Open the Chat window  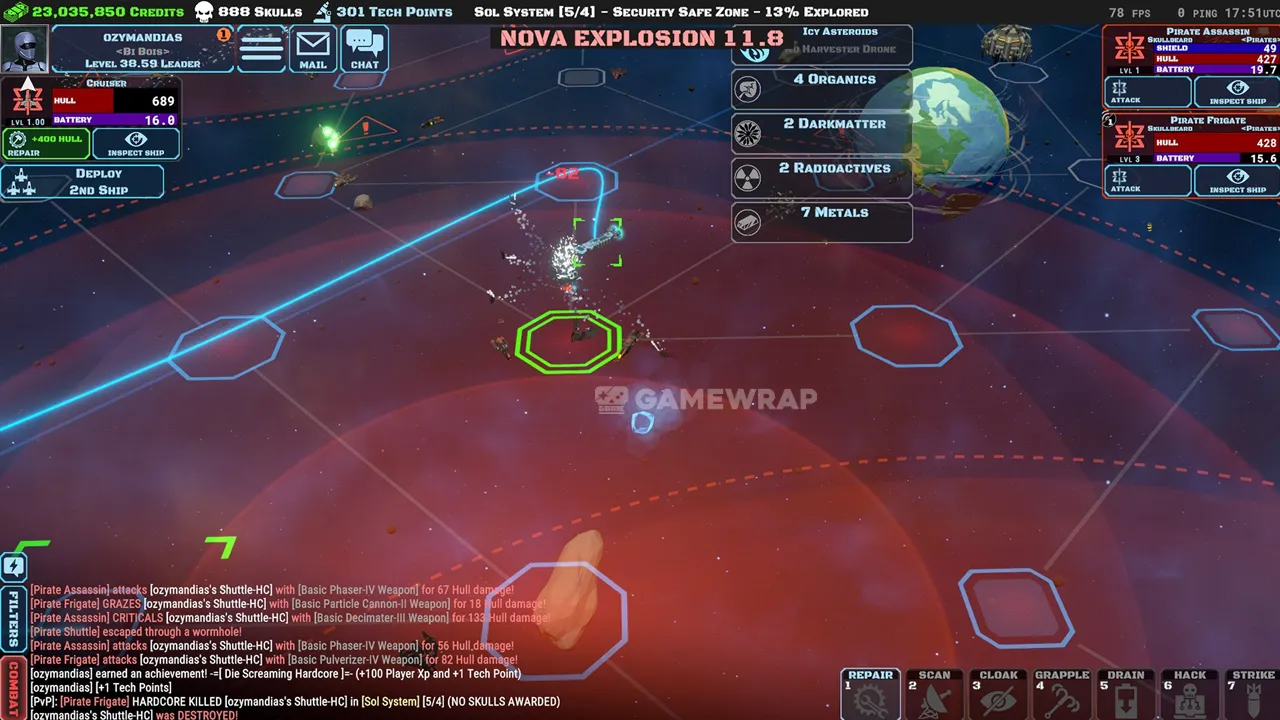click(x=365, y=49)
